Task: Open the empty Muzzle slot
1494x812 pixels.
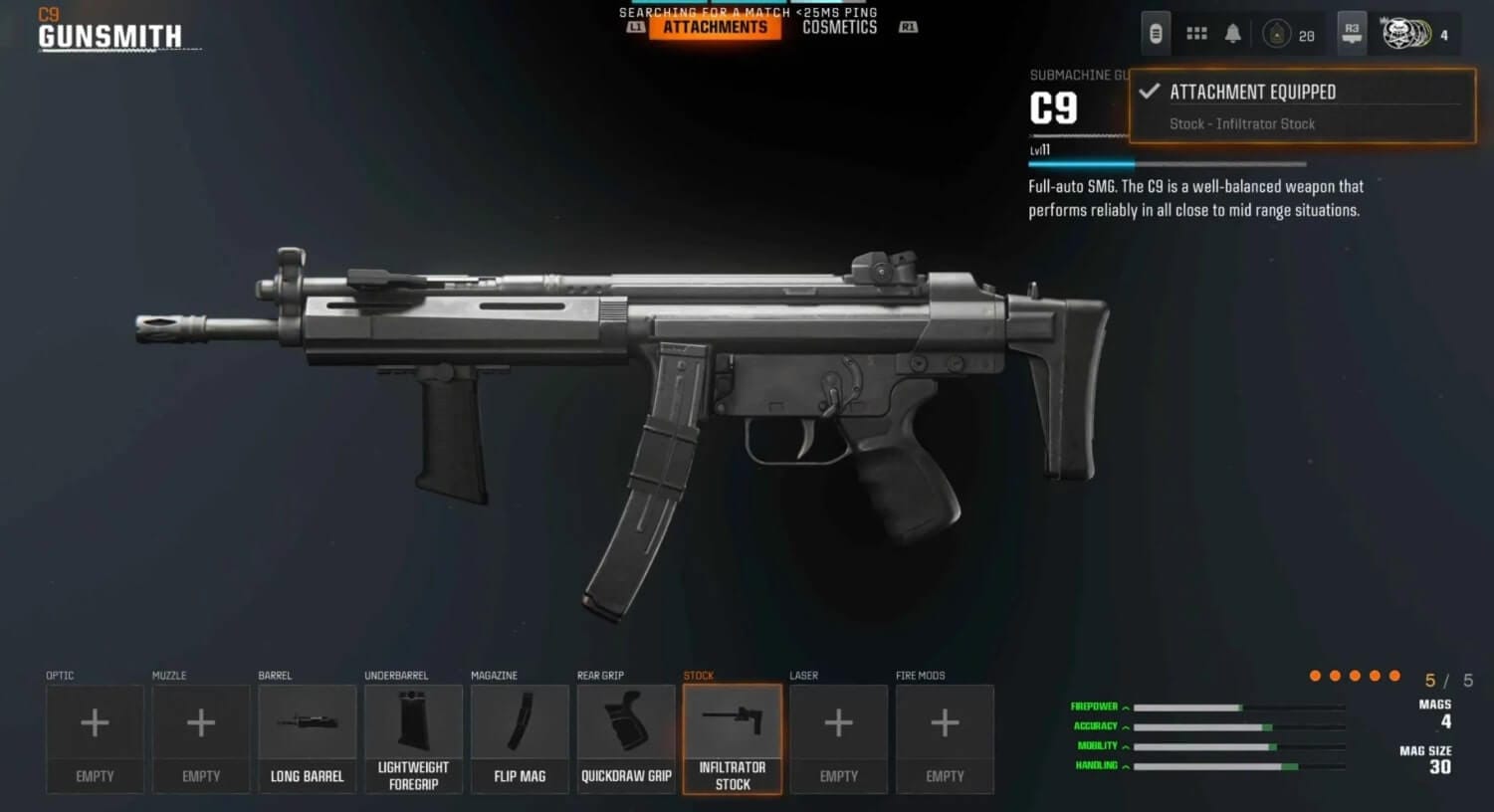Action: point(201,738)
